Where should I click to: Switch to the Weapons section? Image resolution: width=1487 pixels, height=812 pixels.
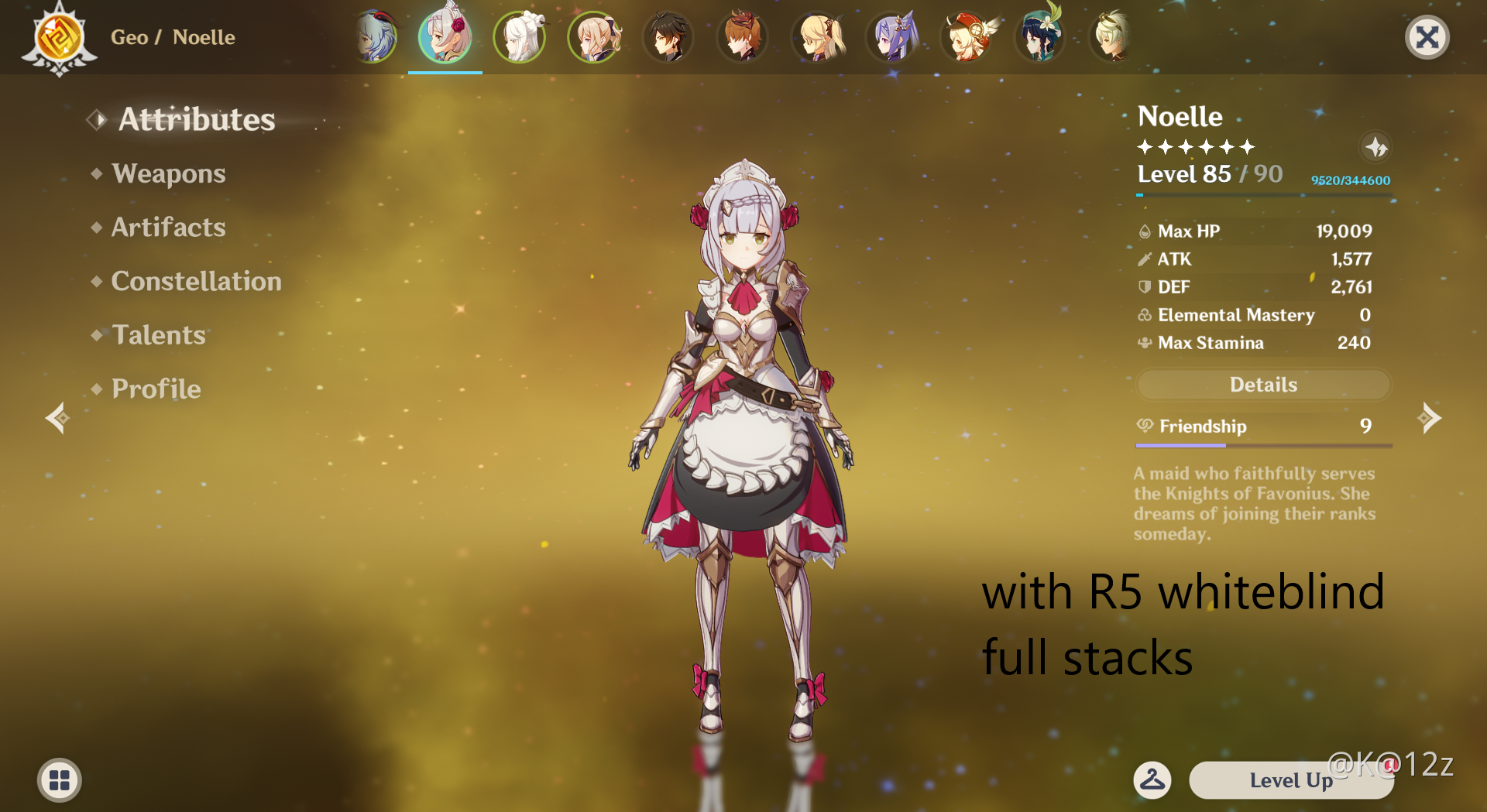click(169, 173)
